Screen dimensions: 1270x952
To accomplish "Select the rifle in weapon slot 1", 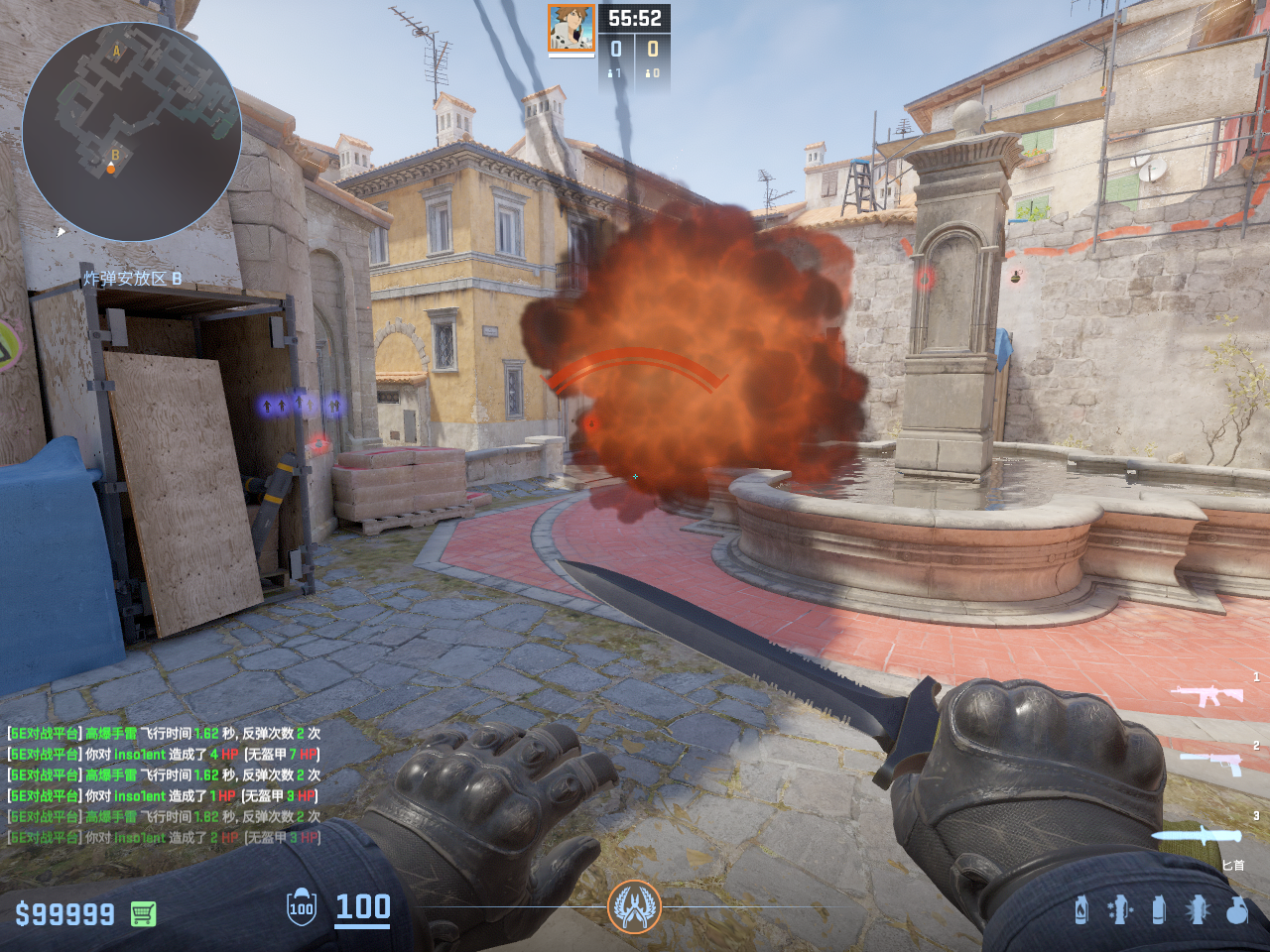I will (x=1206, y=695).
